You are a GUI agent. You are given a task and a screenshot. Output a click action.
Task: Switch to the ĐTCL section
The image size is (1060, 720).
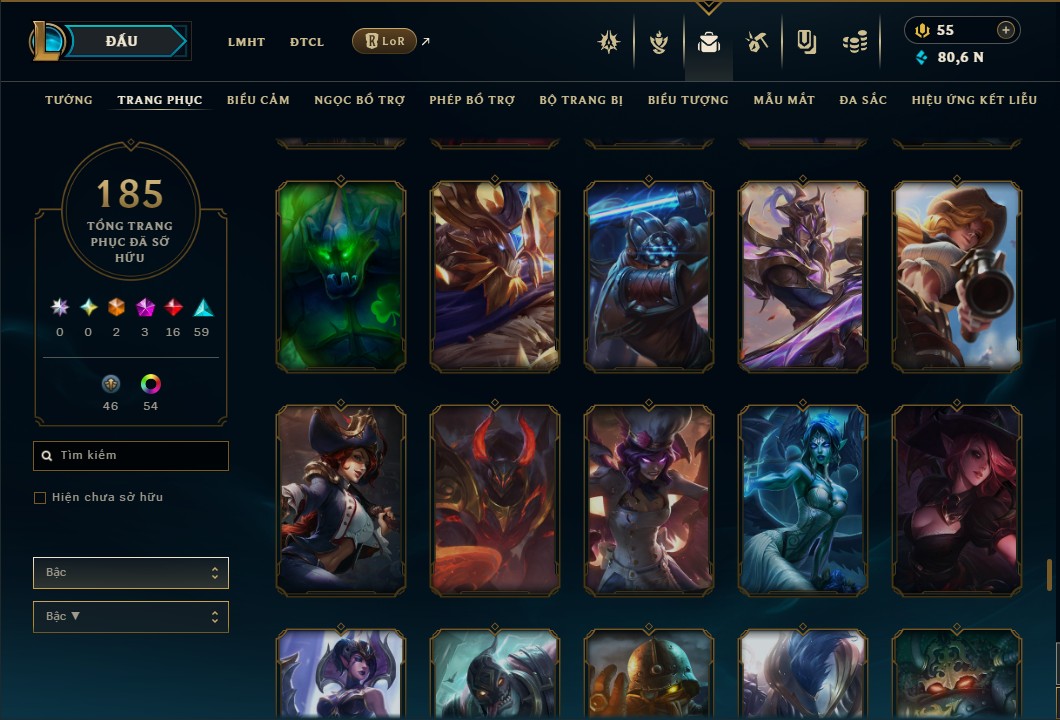coord(307,42)
